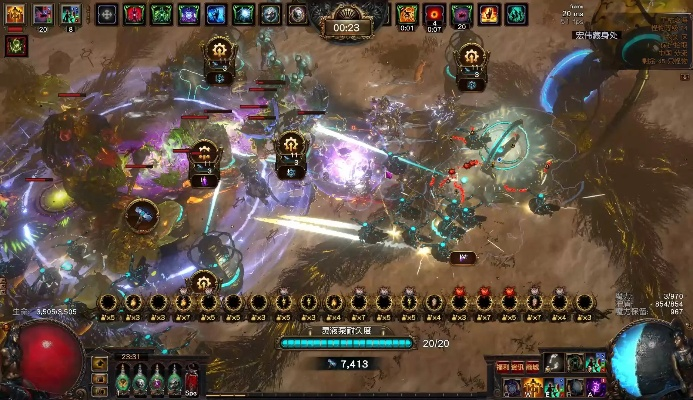Click the orange buff icon in the top-left corner
Image resolution: width=693 pixels, height=400 pixels.
point(15,14)
